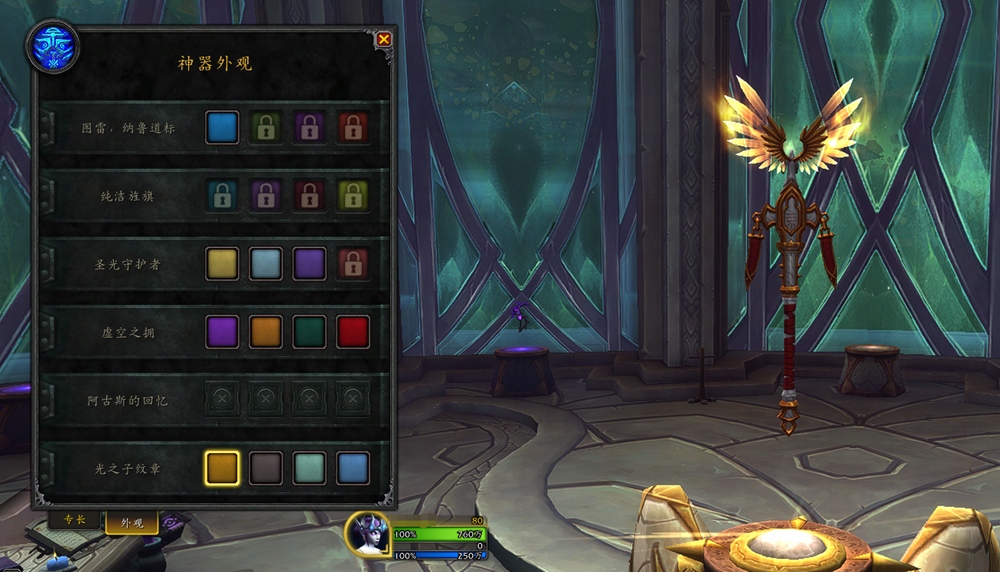
Task: Pick the yellow swatch for 圣光守护者
Action: pos(222,264)
